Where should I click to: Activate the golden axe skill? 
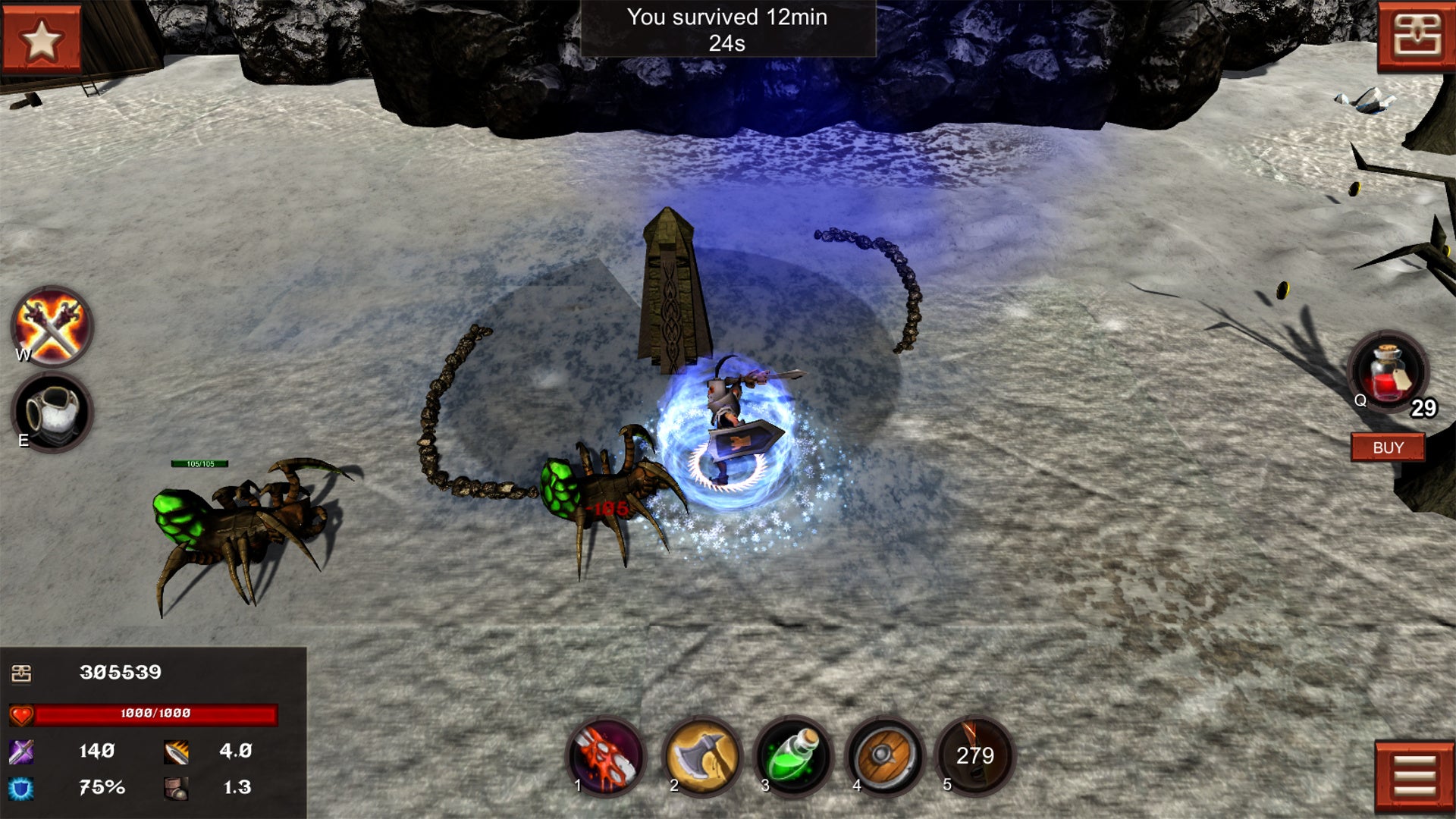coord(701,756)
